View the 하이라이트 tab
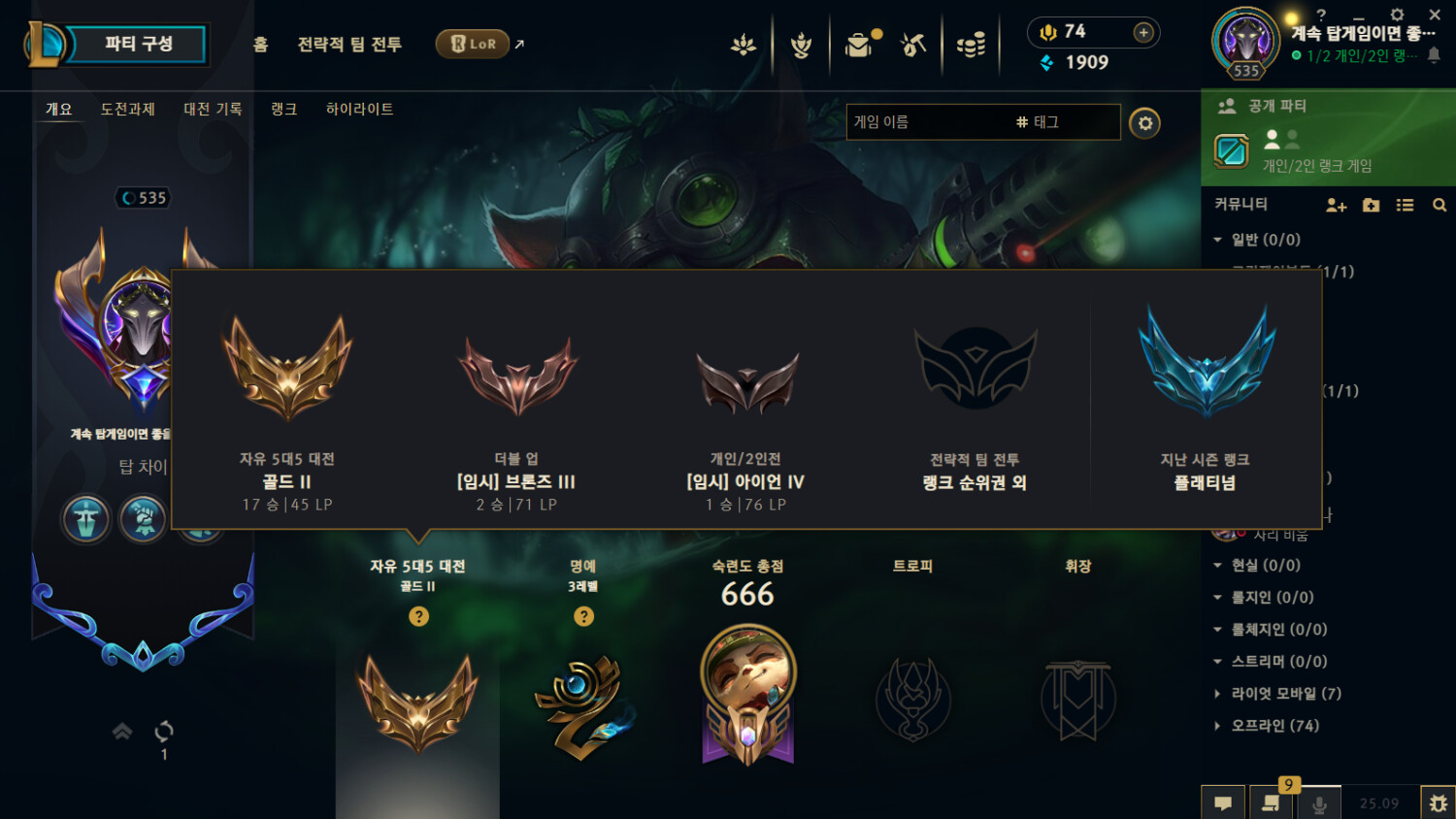Image resolution: width=1456 pixels, height=819 pixels. 359,109
